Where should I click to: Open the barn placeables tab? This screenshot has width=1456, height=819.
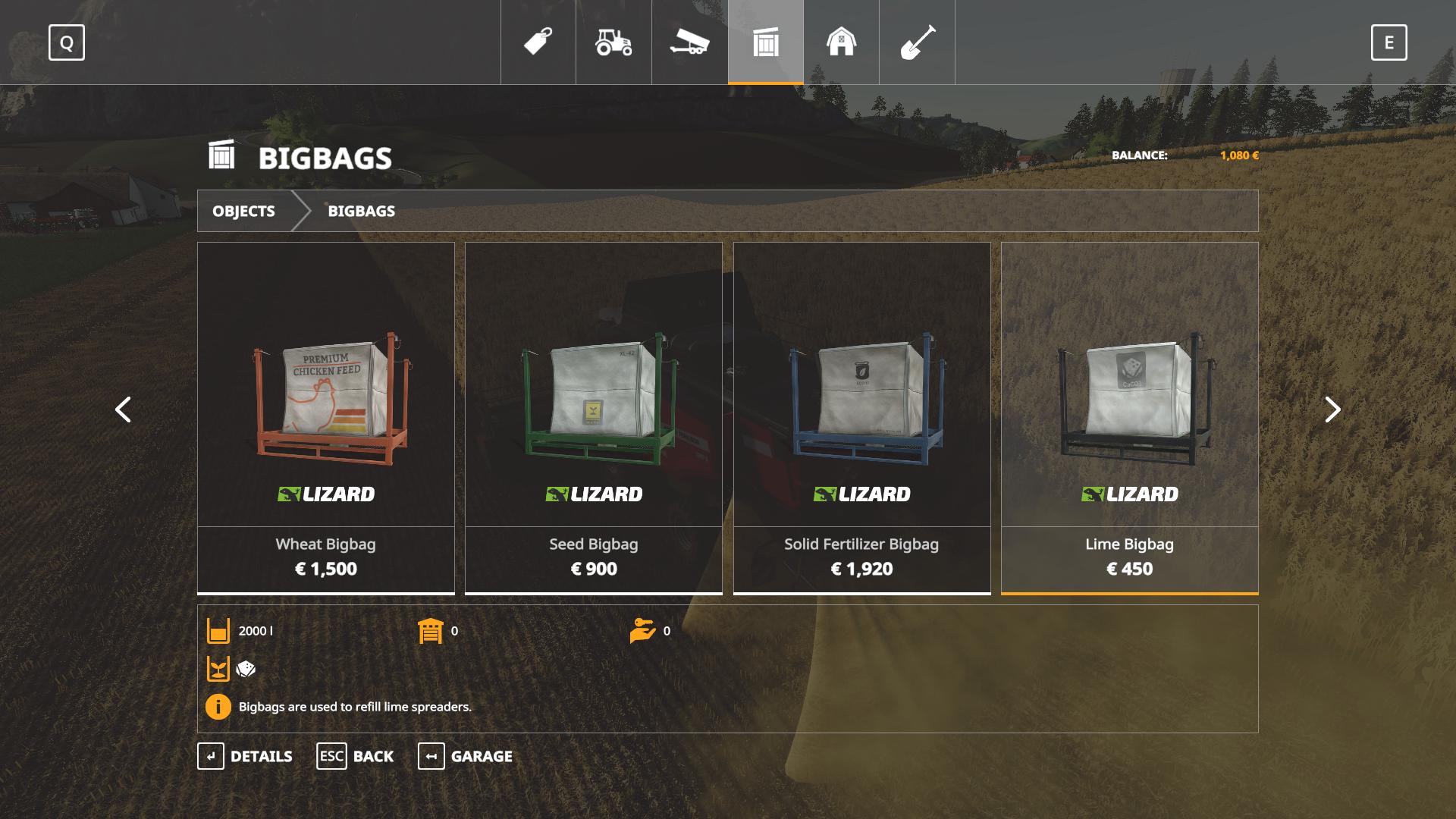pos(841,42)
